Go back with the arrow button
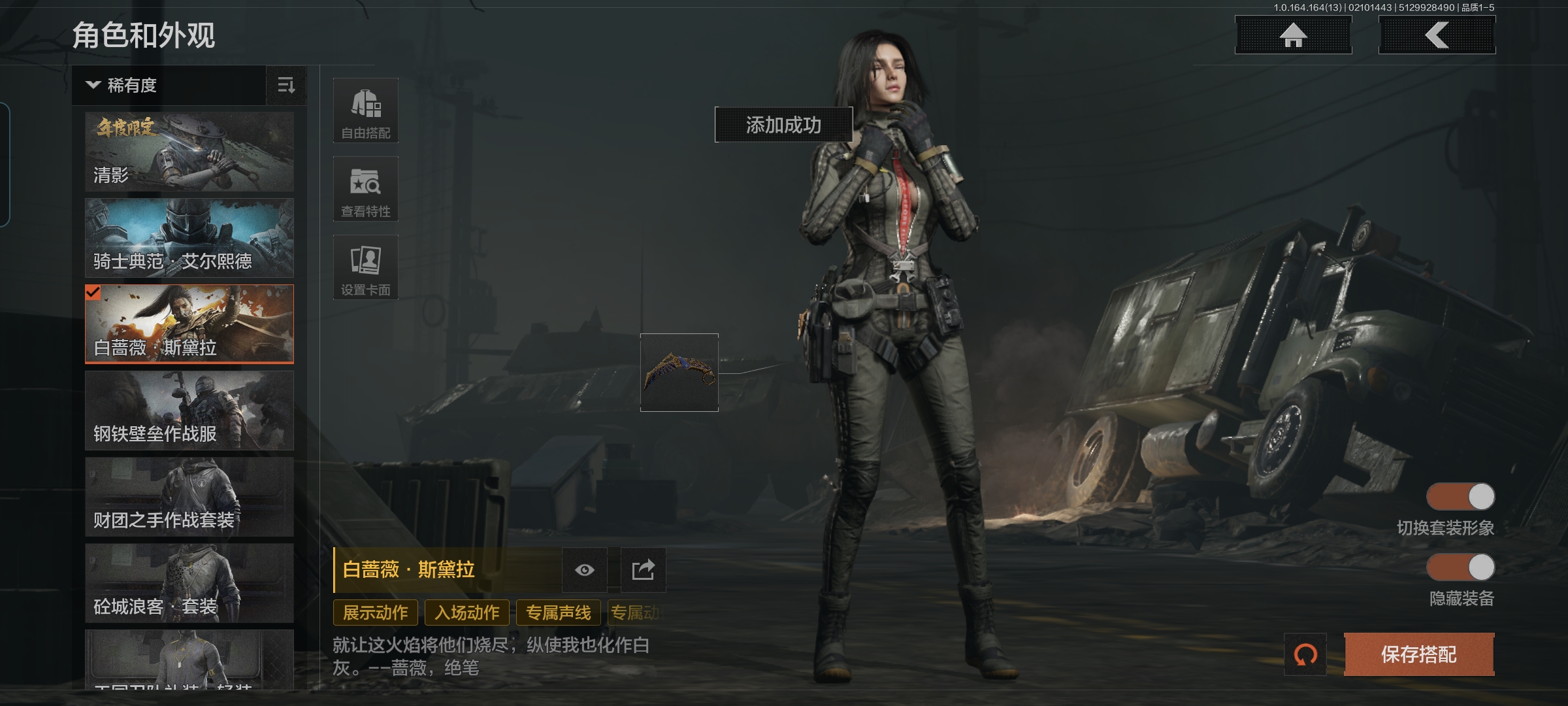Viewport: 1568px width, 706px height. (x=1437, y=35)
